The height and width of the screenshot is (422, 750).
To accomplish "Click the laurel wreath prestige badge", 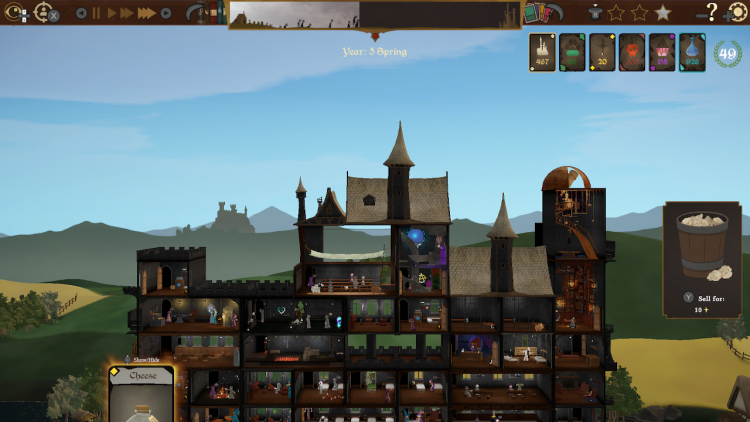I will click(727, 53).
